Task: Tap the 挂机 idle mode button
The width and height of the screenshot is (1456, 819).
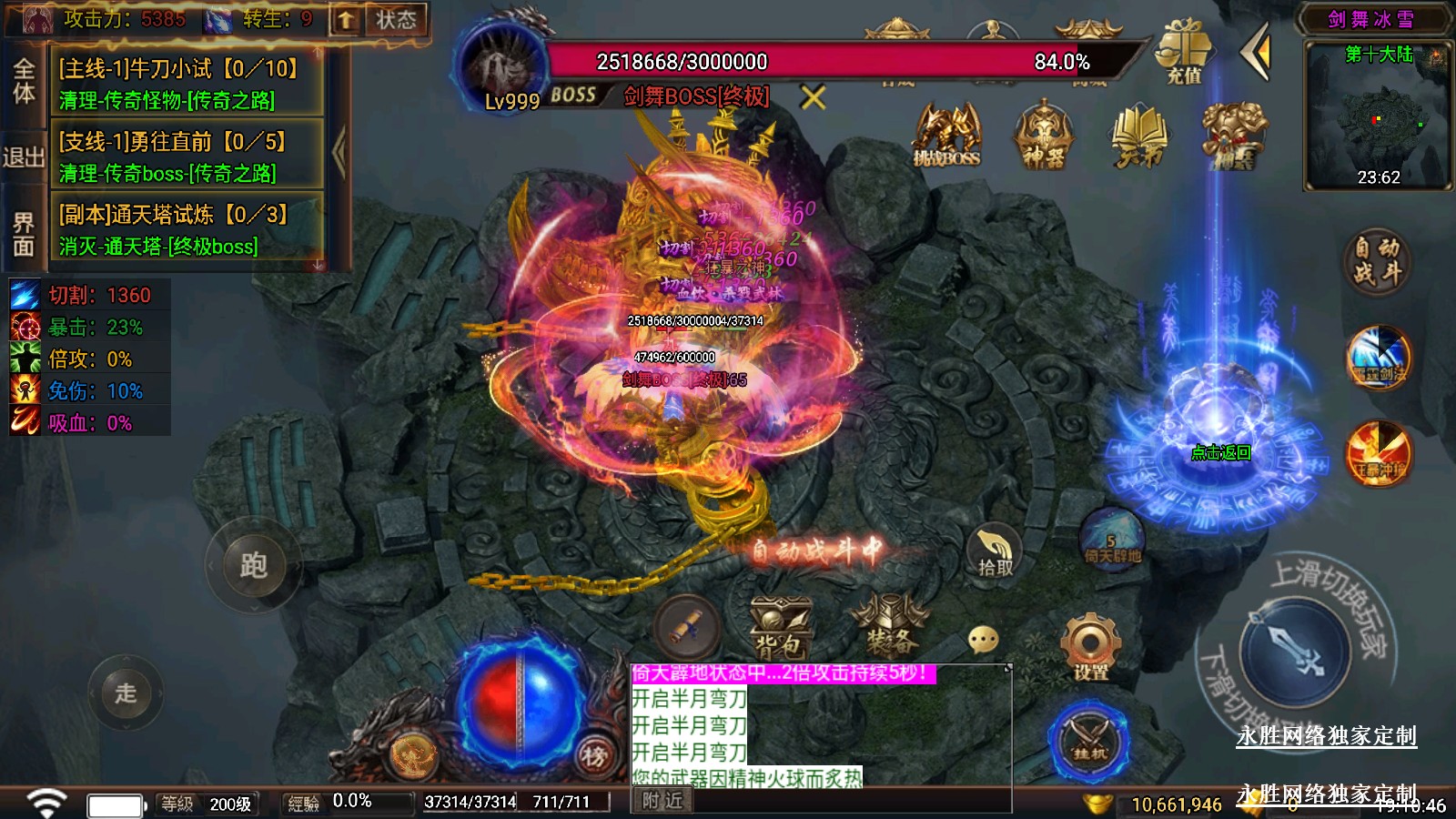Action: click(1088, 739)
